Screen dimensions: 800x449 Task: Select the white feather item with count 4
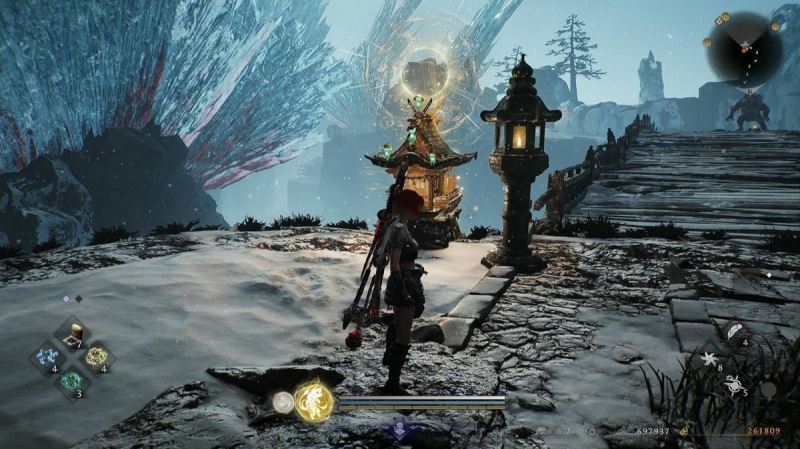click(734, 332)
